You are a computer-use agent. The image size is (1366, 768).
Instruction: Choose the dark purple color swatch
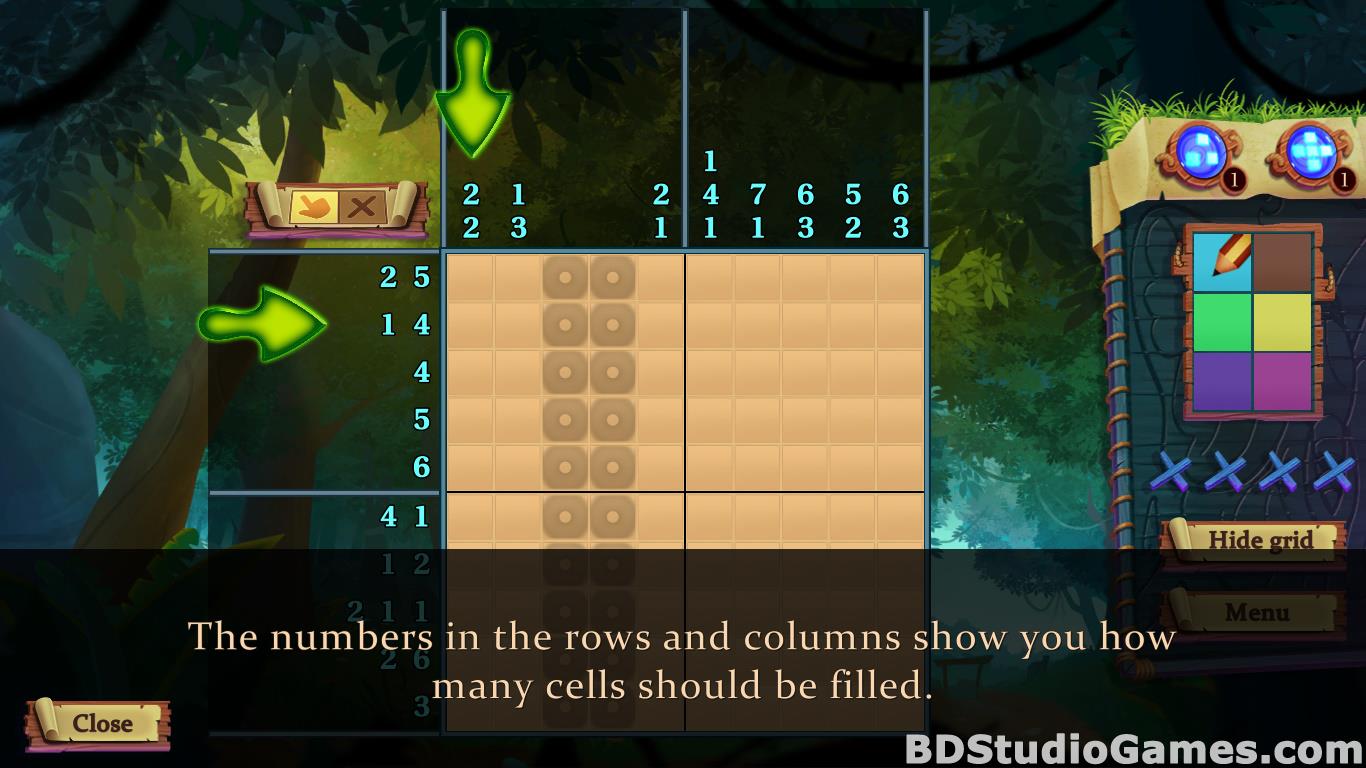[1223, 381]
